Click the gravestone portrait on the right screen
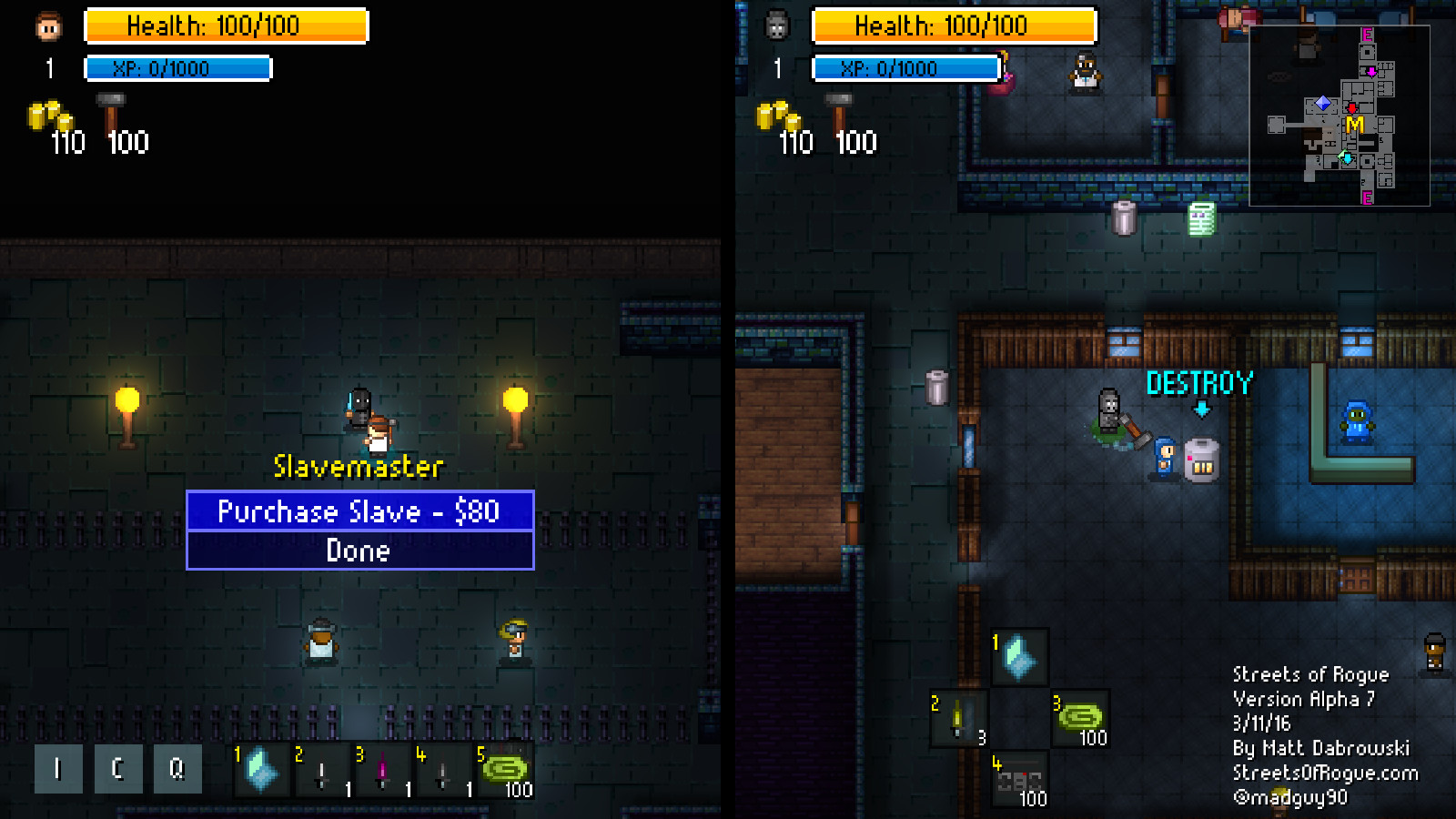This screenshot has height=819, width=1456. click(x=775, y=22)
